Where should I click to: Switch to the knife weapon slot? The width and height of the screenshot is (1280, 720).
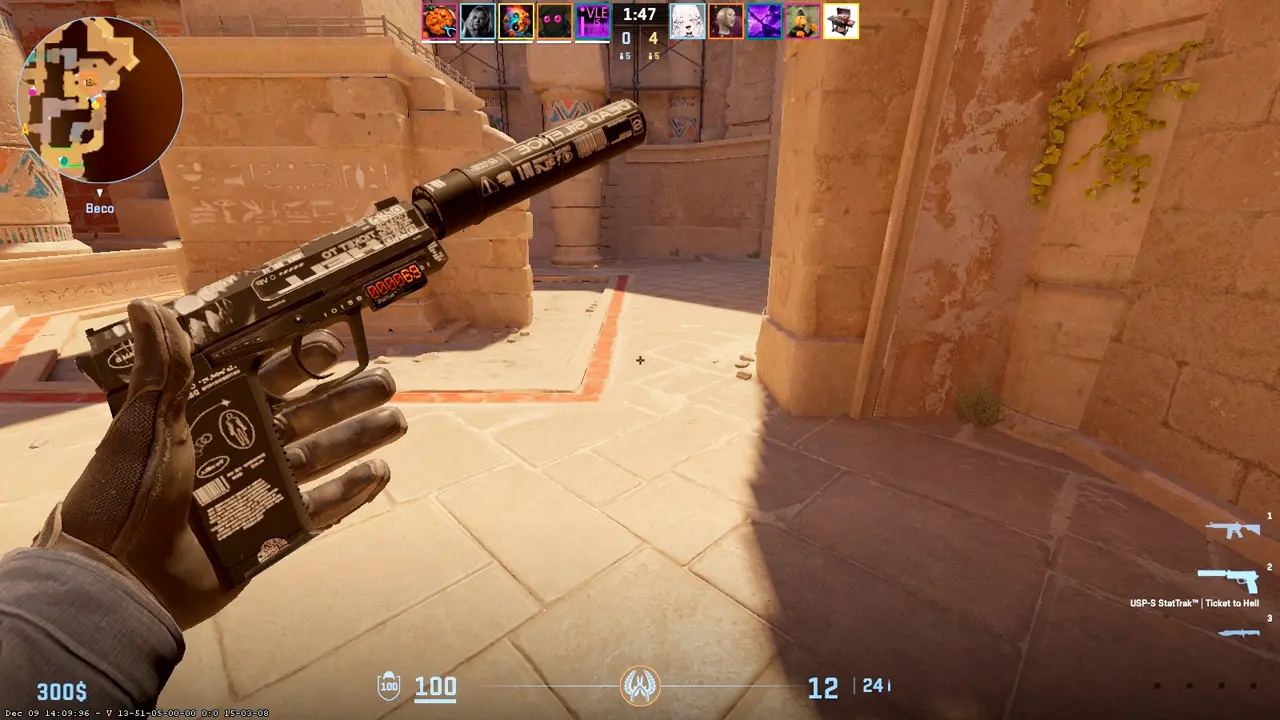[1238, 632]
